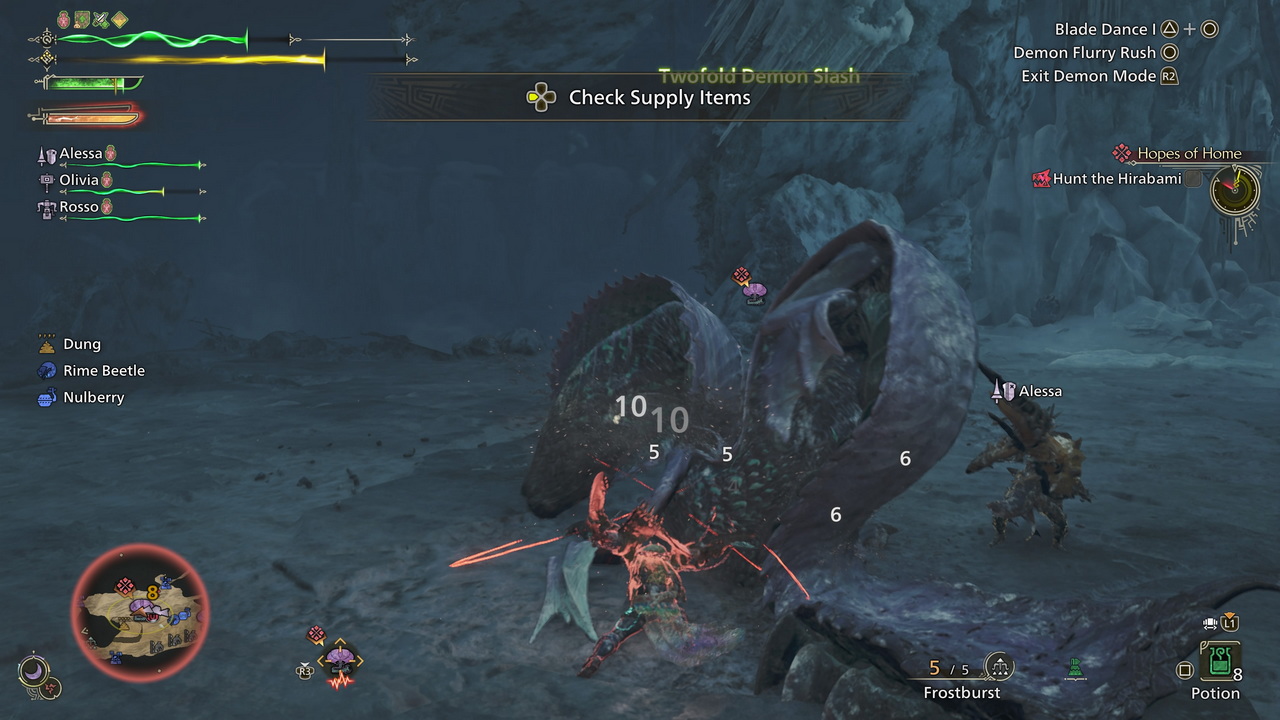This screenshot has height=720, width=1280.
Task: Select the Potion item slot
Action: (1219, 661)
